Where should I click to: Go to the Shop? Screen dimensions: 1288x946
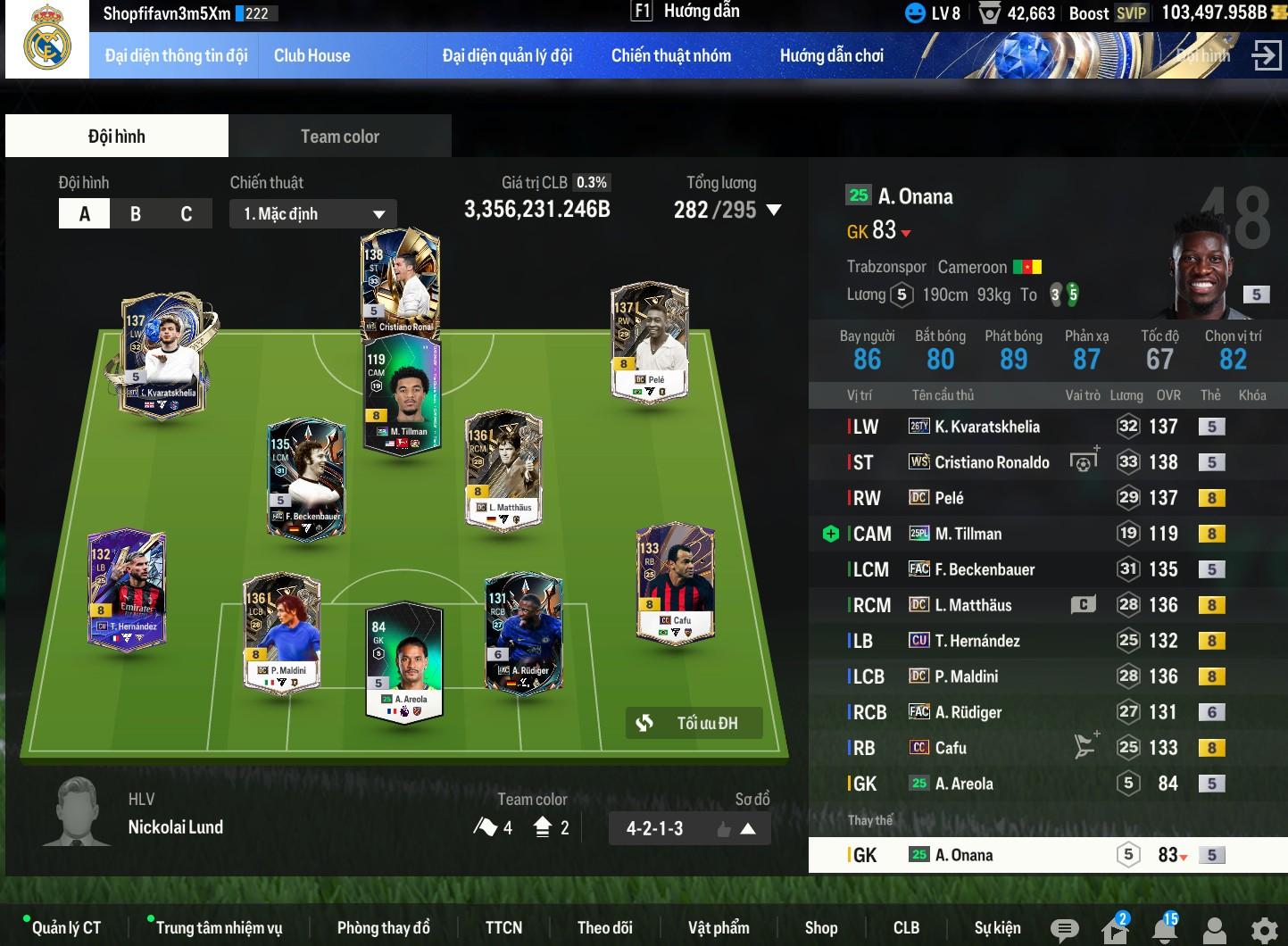pyautogui.click(x=820, y=928)
